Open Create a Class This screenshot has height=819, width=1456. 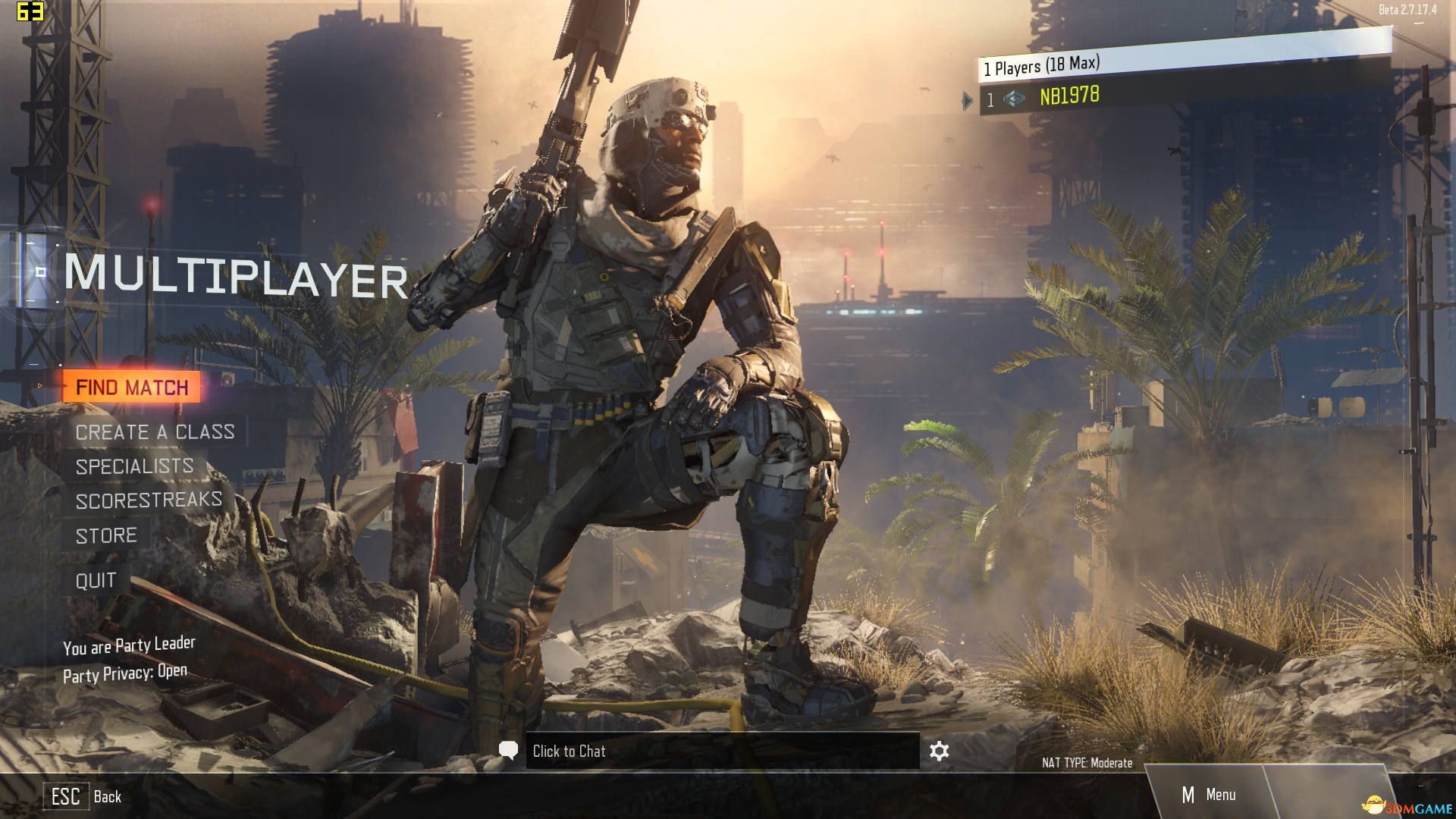coord(155,432)
